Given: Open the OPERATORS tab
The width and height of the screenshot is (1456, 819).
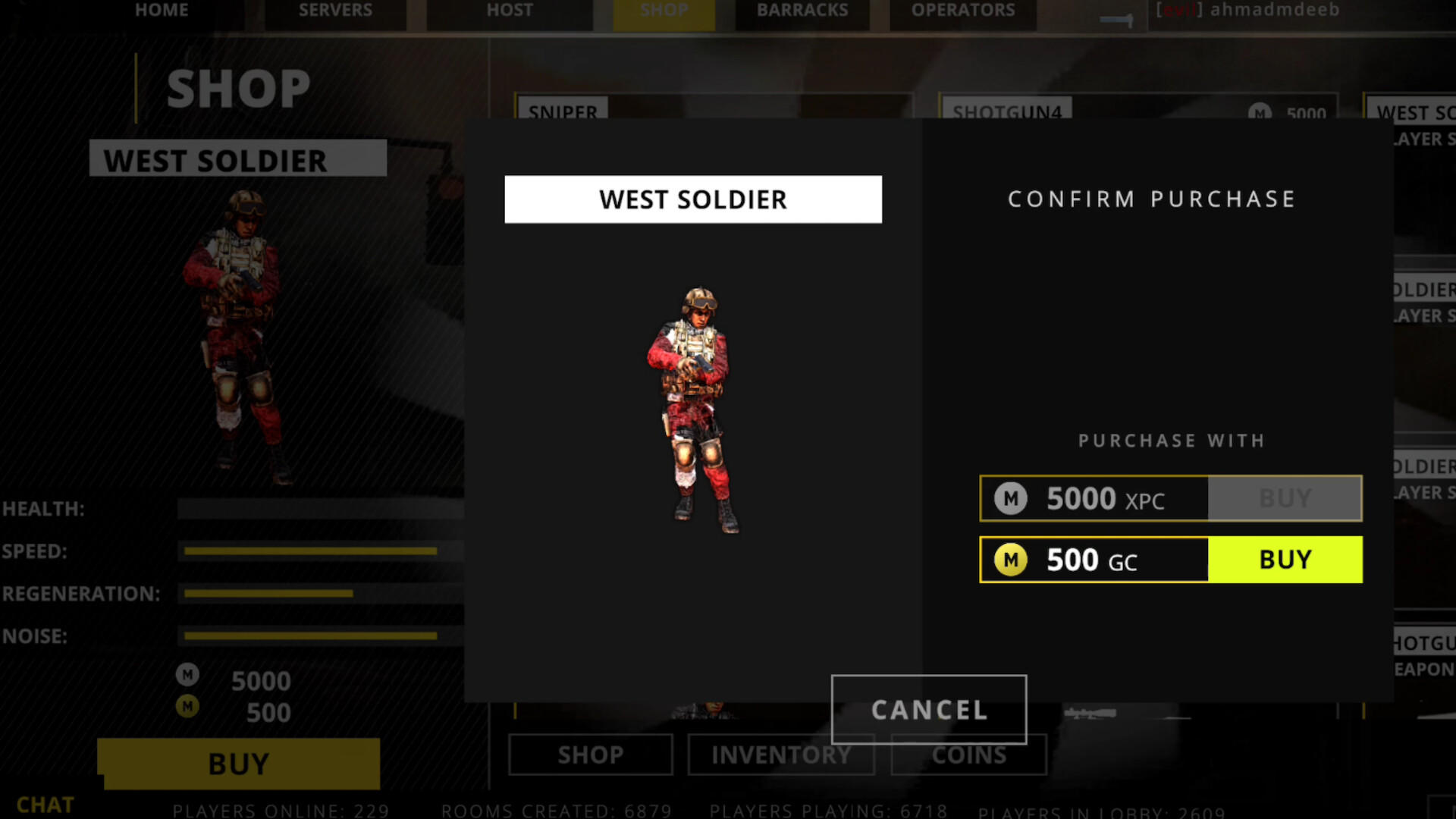Looking at the screenshot, I should pyautogui.click(x=962, y=11).
